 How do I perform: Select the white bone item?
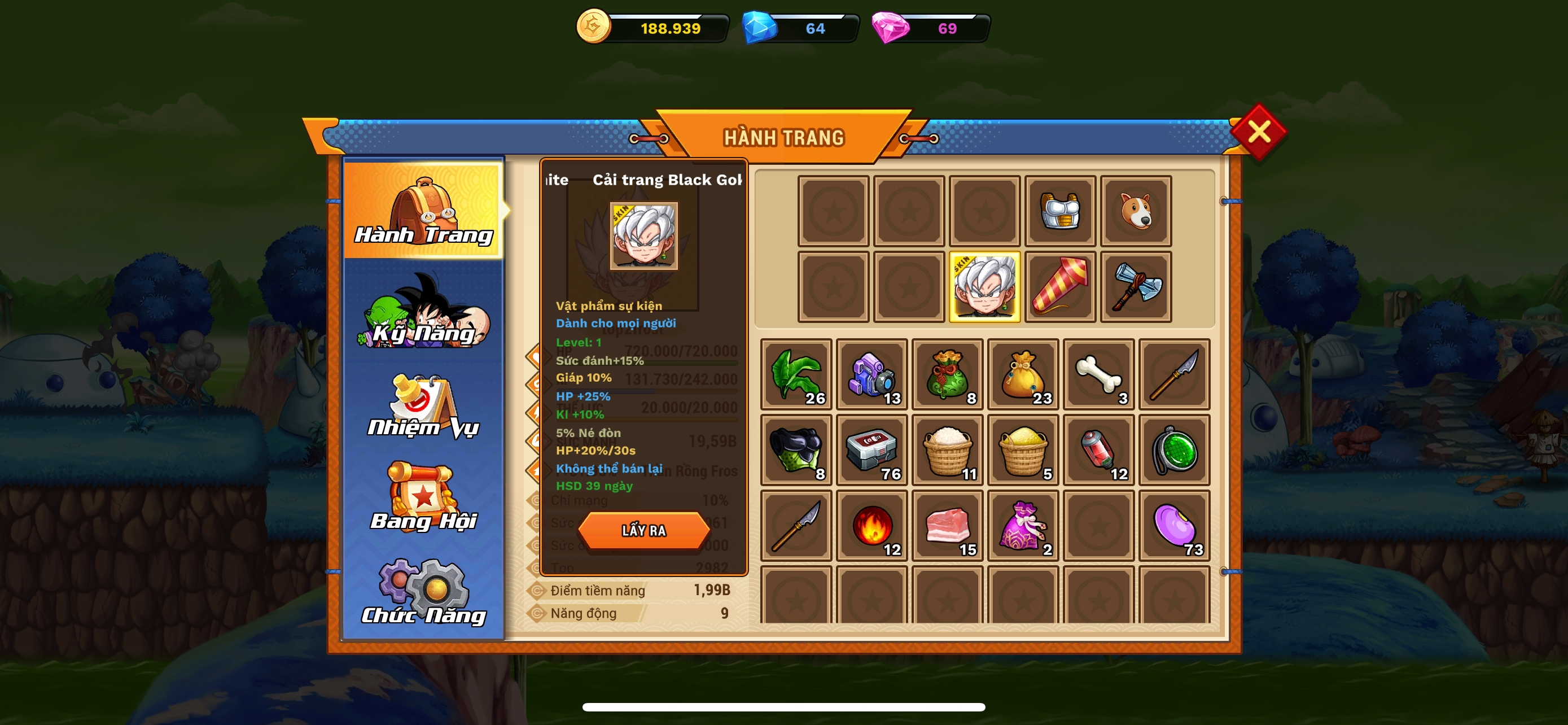(x=1098, y=374)
